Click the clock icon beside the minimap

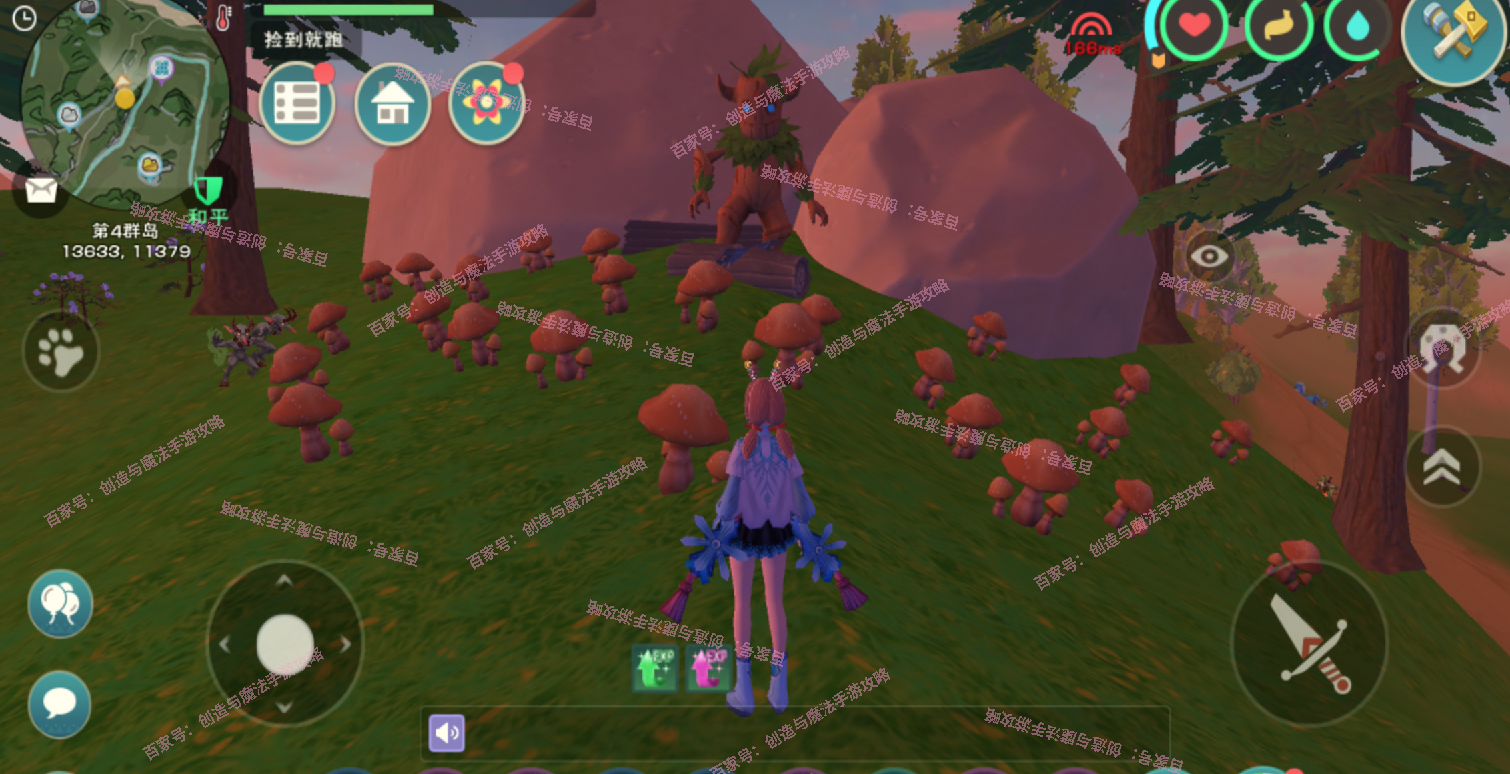(x=22, y=17)
